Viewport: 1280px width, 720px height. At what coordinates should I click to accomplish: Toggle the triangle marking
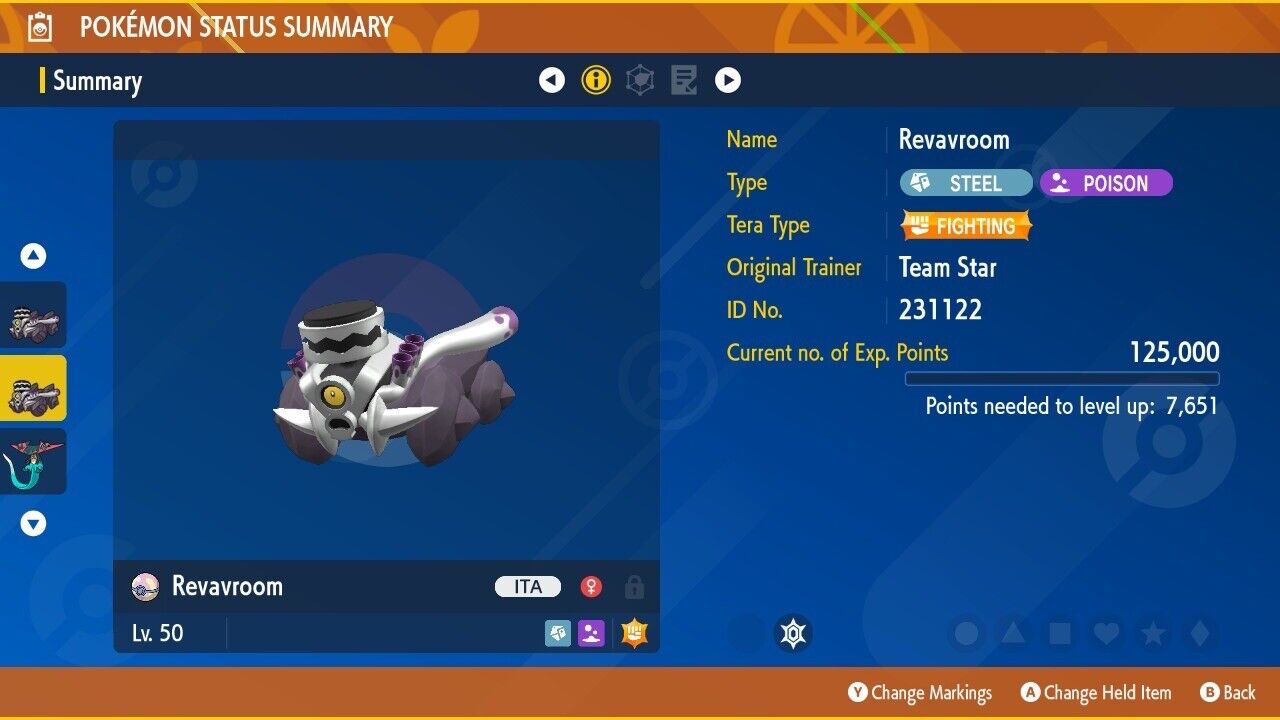point(1012,633)
